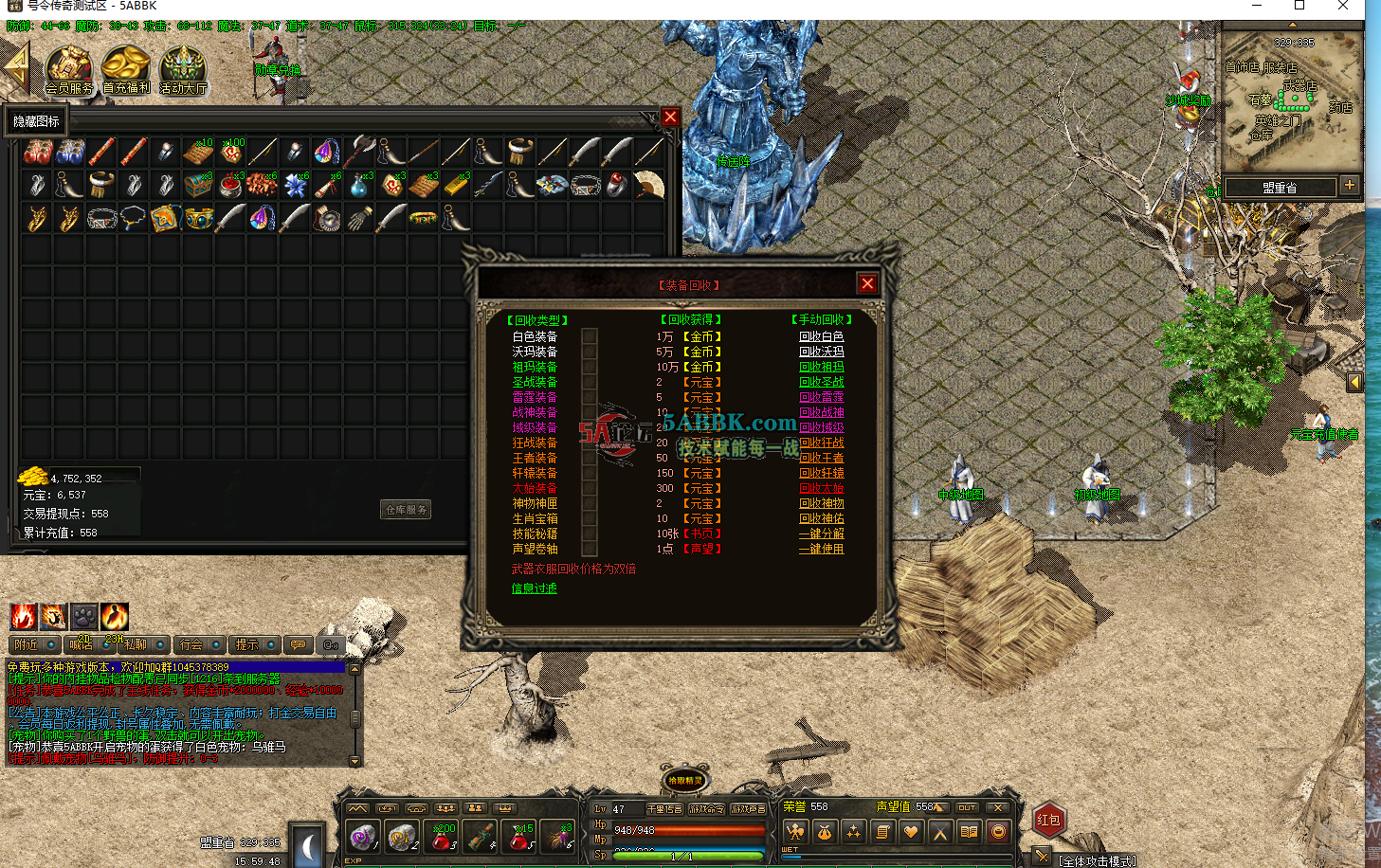Screen dimensions: 1381x868
Task: Click the green SP progress bar
Action: pyautogui.click(x=686, y=854)
